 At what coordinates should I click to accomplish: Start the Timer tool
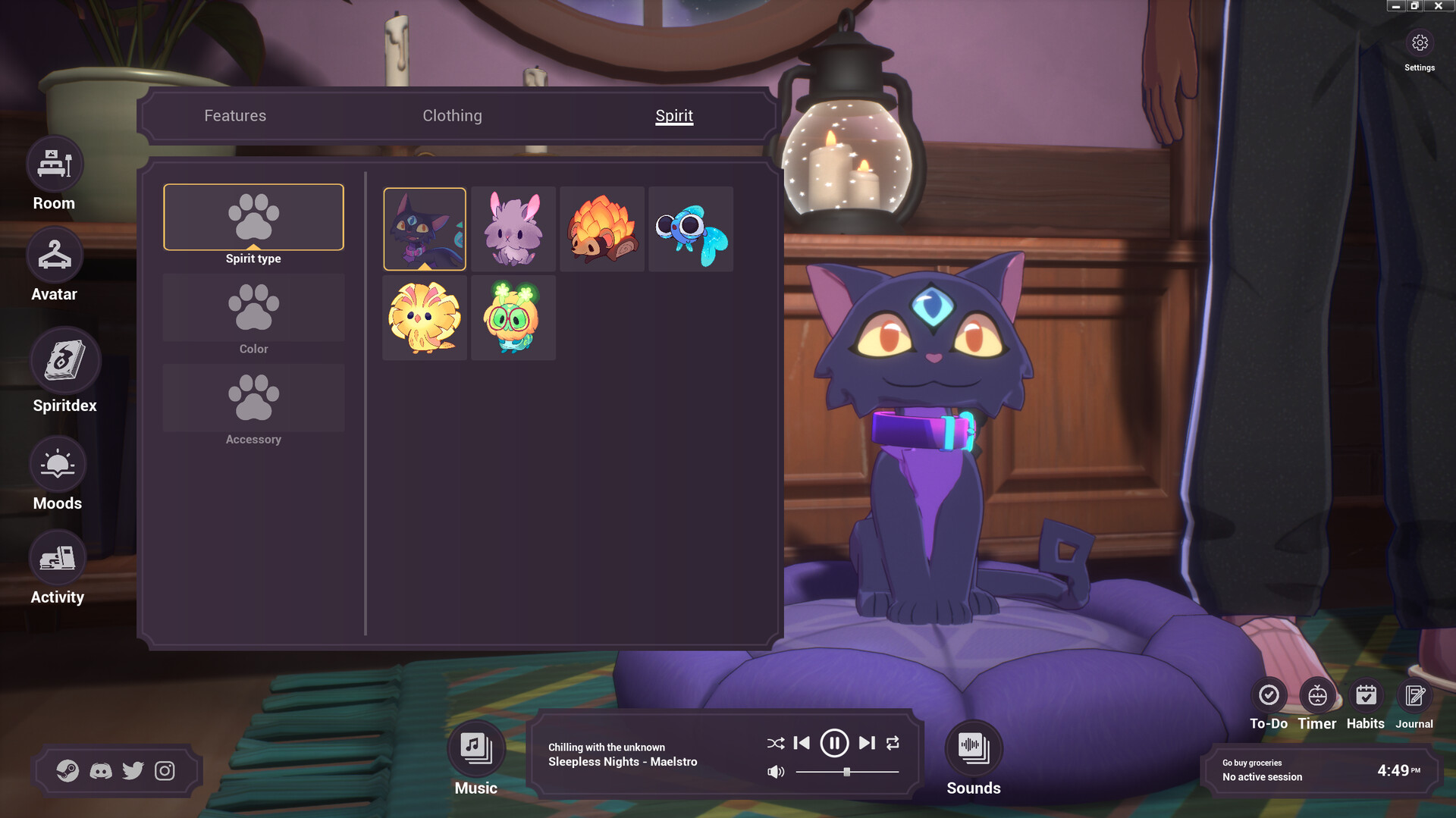pos(1317,693)
